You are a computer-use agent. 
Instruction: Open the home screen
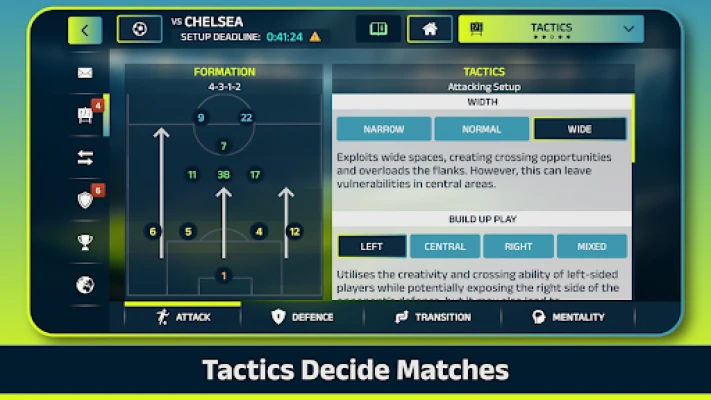[x=429, y=29]
